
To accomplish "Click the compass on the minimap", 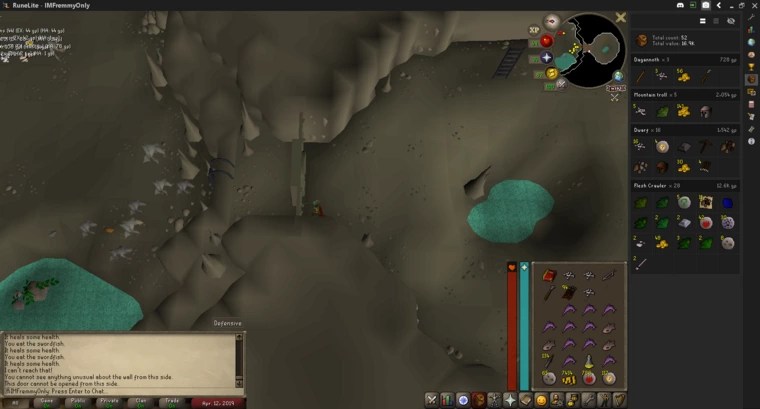I will pos(552,21).
